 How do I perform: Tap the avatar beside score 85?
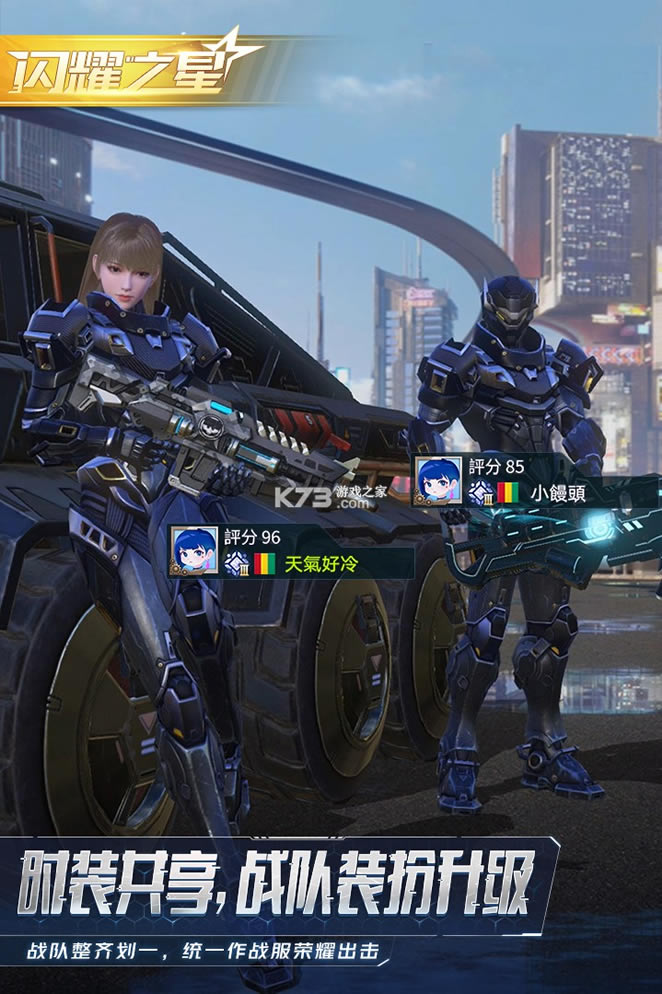coord(438,481)
